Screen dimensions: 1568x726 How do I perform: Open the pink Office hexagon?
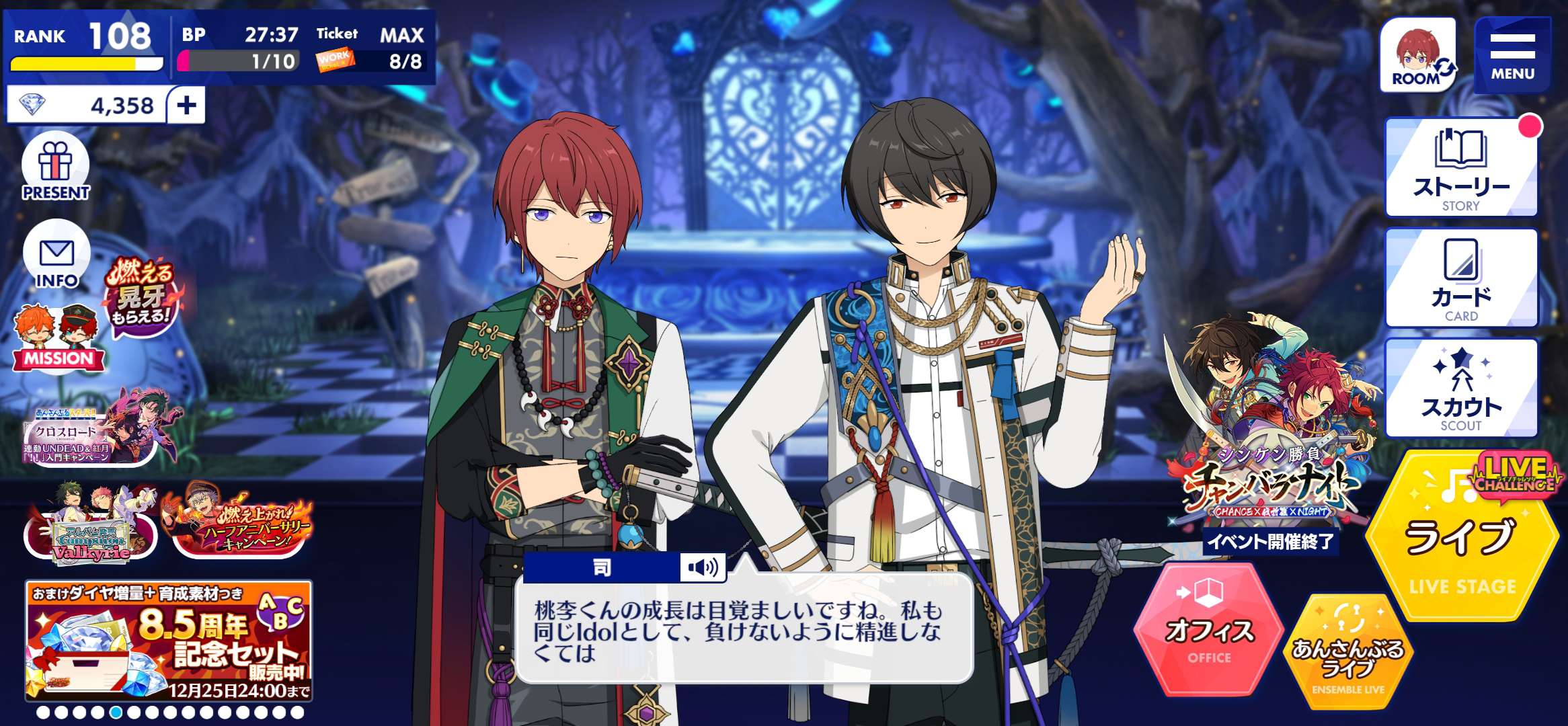(1208, 631)
